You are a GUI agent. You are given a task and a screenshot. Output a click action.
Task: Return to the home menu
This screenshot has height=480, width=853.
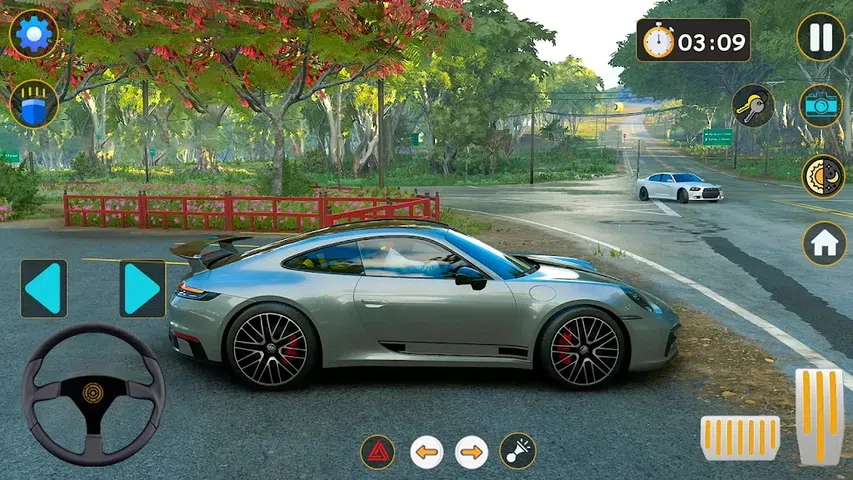pos(824,243)
